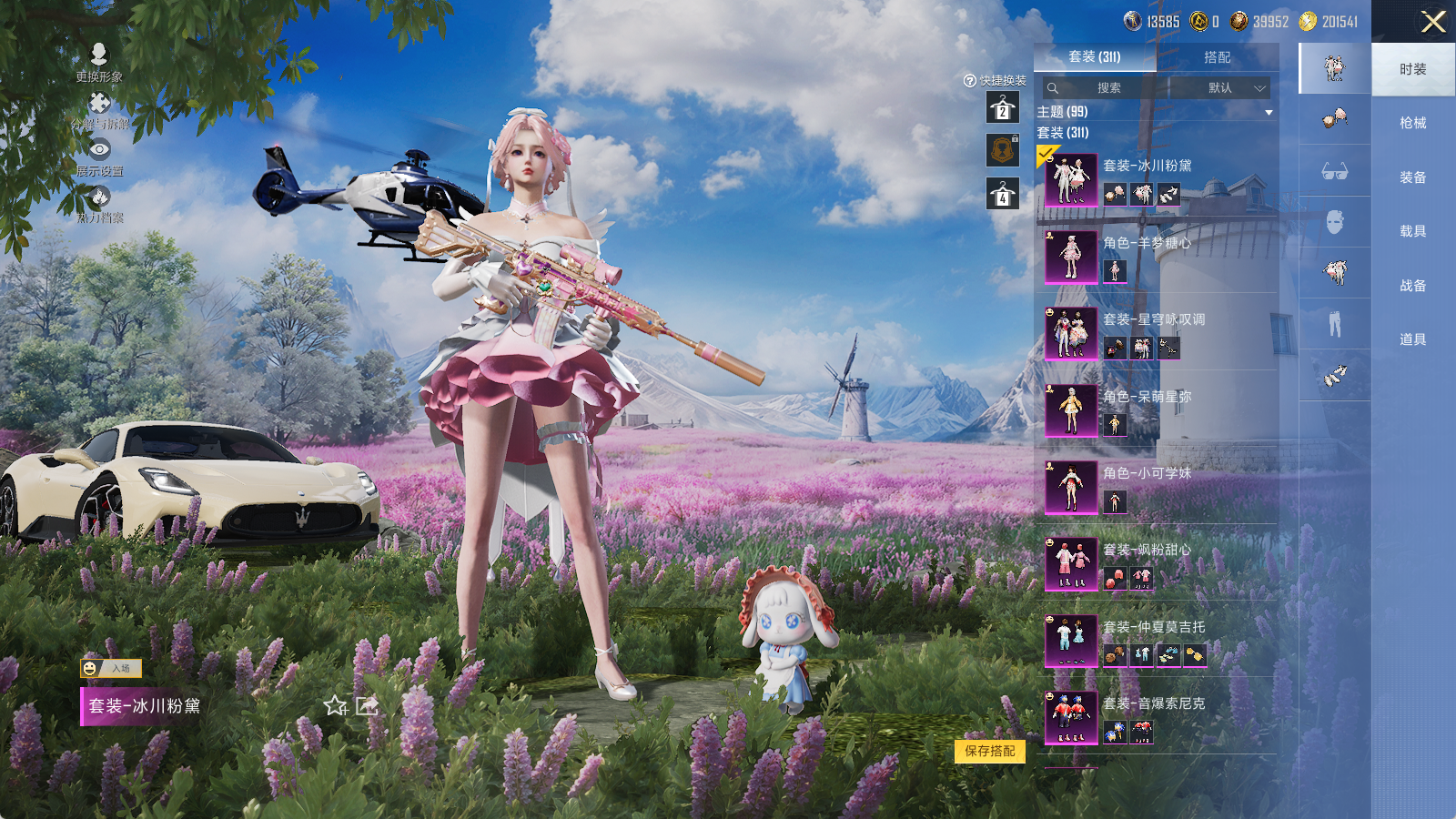The height and width of the screenshot is (819, 1456).
Task: Select the 套装-冰川粉黛 outfit row
Action: (x=1156, y=179)
